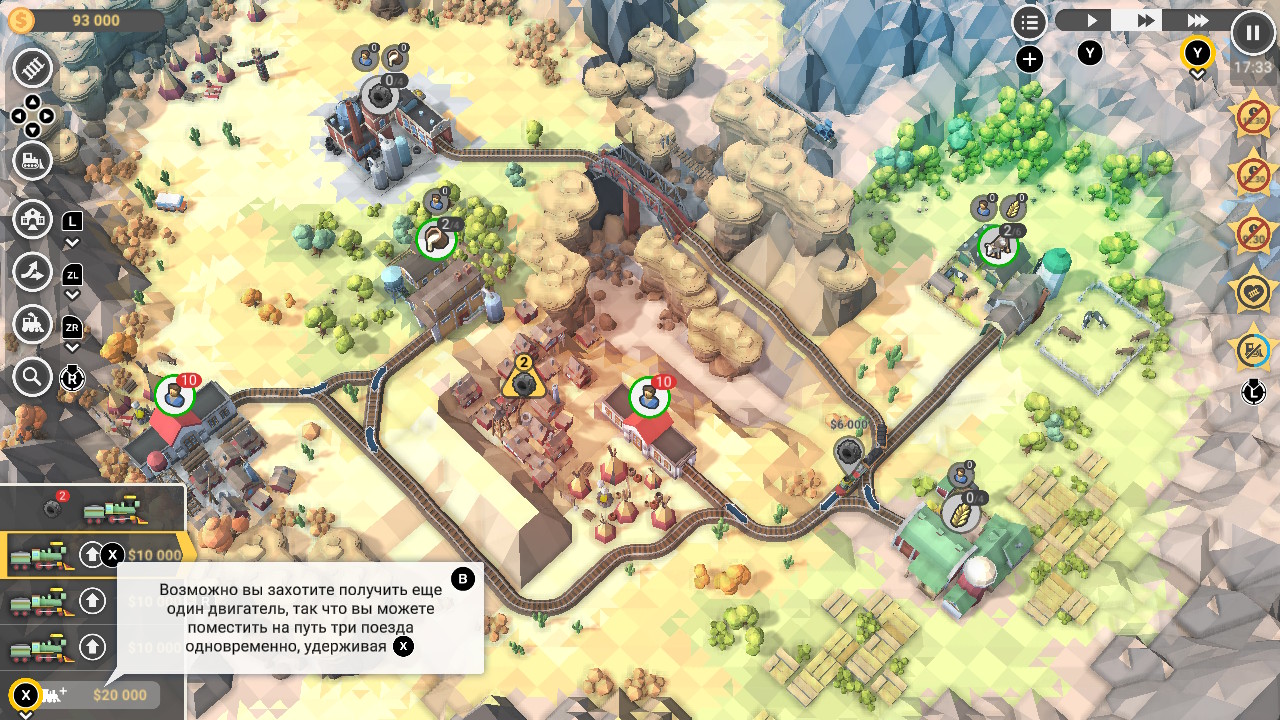Activate the bulldozer demolish tool
Viewport: 1280px width, 720px height.
[32, 161]
